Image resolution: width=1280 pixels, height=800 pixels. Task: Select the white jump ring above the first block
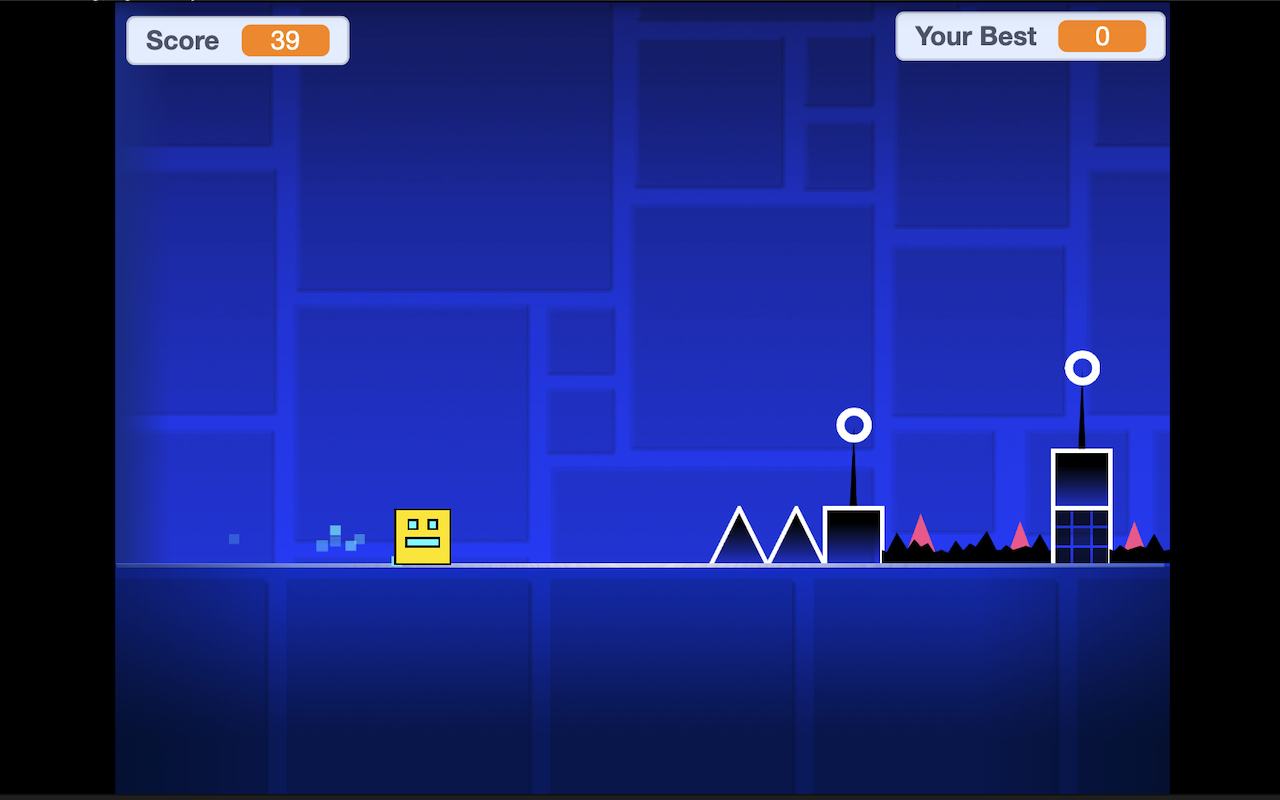(853, 425)
